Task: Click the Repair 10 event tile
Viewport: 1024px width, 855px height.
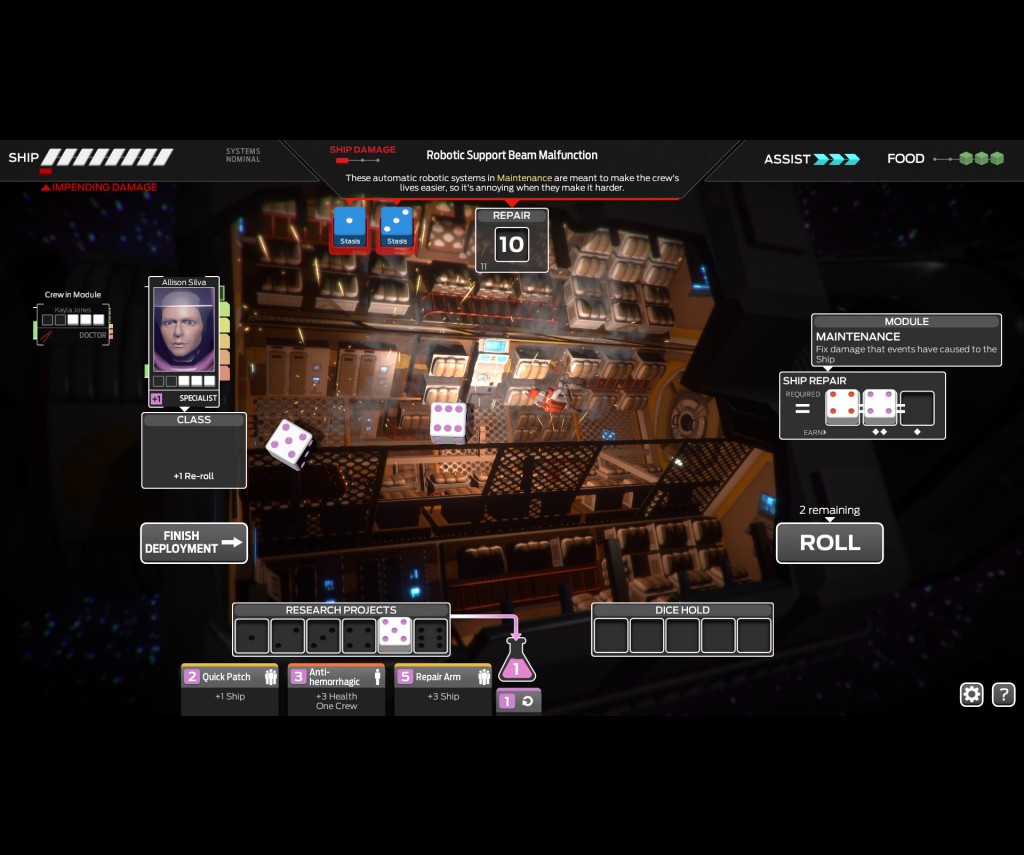Action: click(511, 242)
